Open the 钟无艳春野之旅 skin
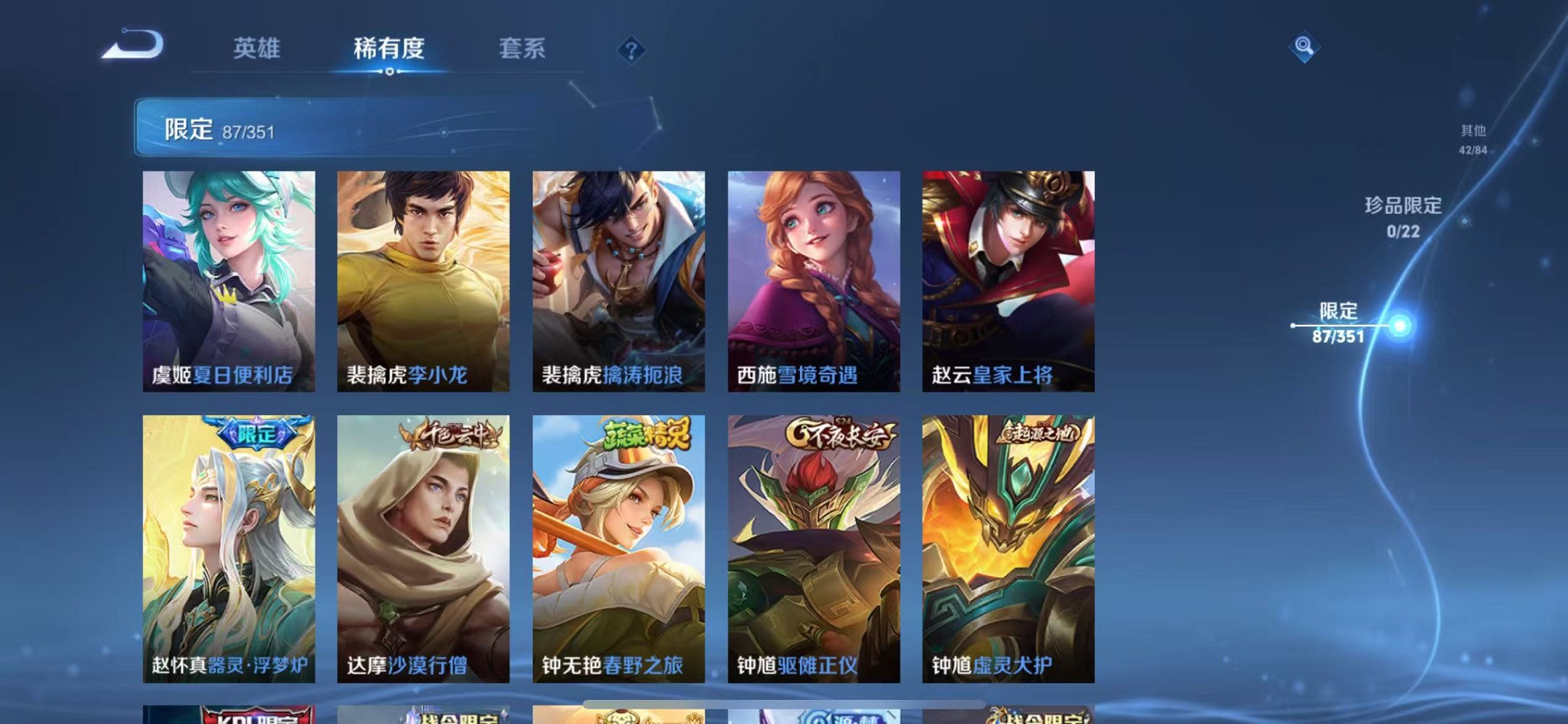Image resolution: width=1568 pixels, height=724 pixels. pyautogui.click(x=618, y=546)
